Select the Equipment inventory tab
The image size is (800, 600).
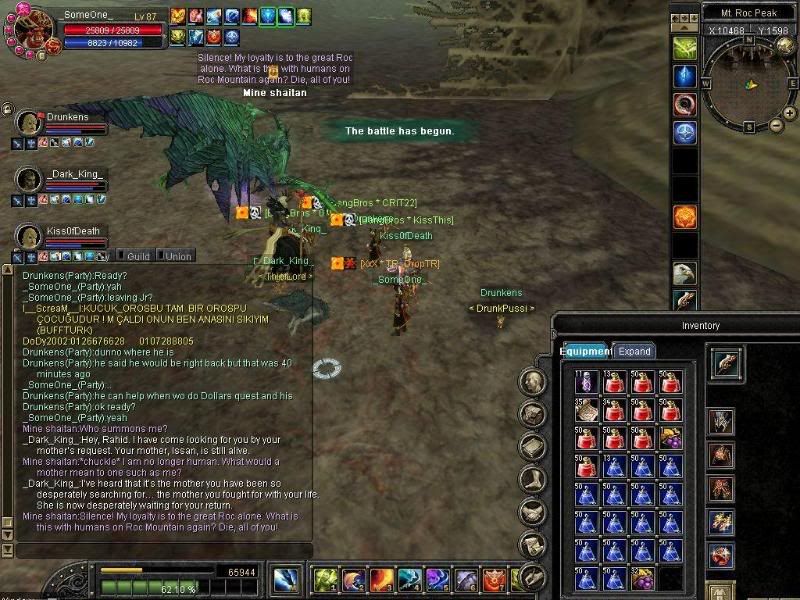(585, 351)
